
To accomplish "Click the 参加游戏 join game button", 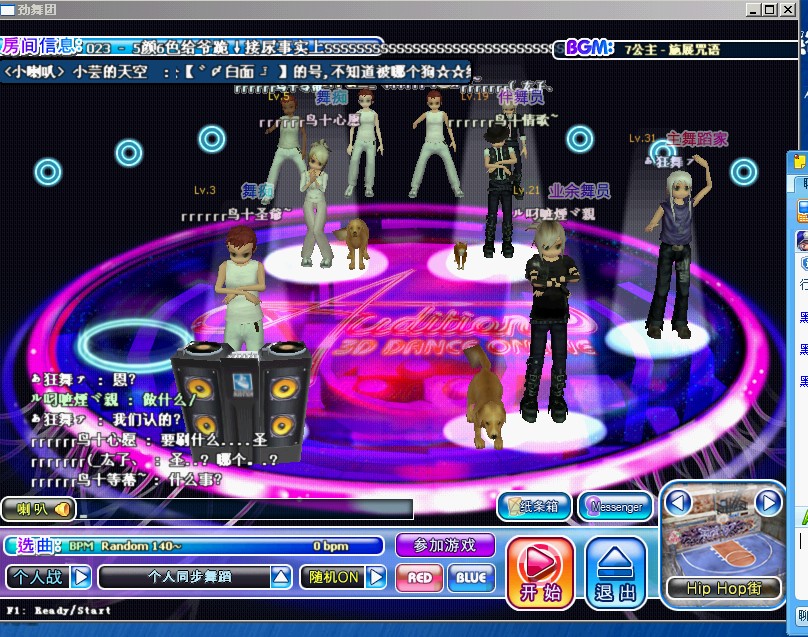I will pos(445,545).
